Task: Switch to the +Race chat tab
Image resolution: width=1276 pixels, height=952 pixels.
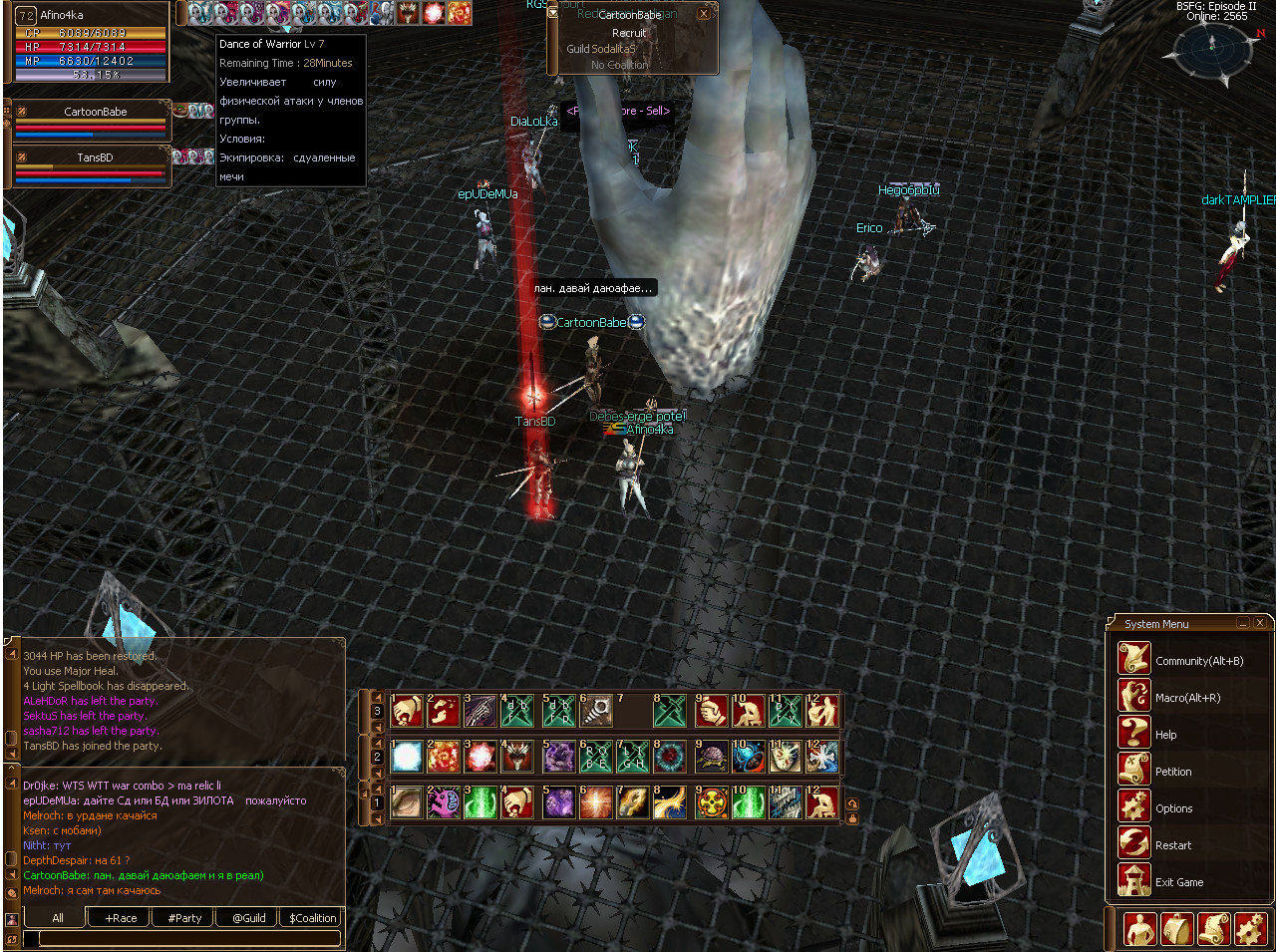Action: pos(121,918)
